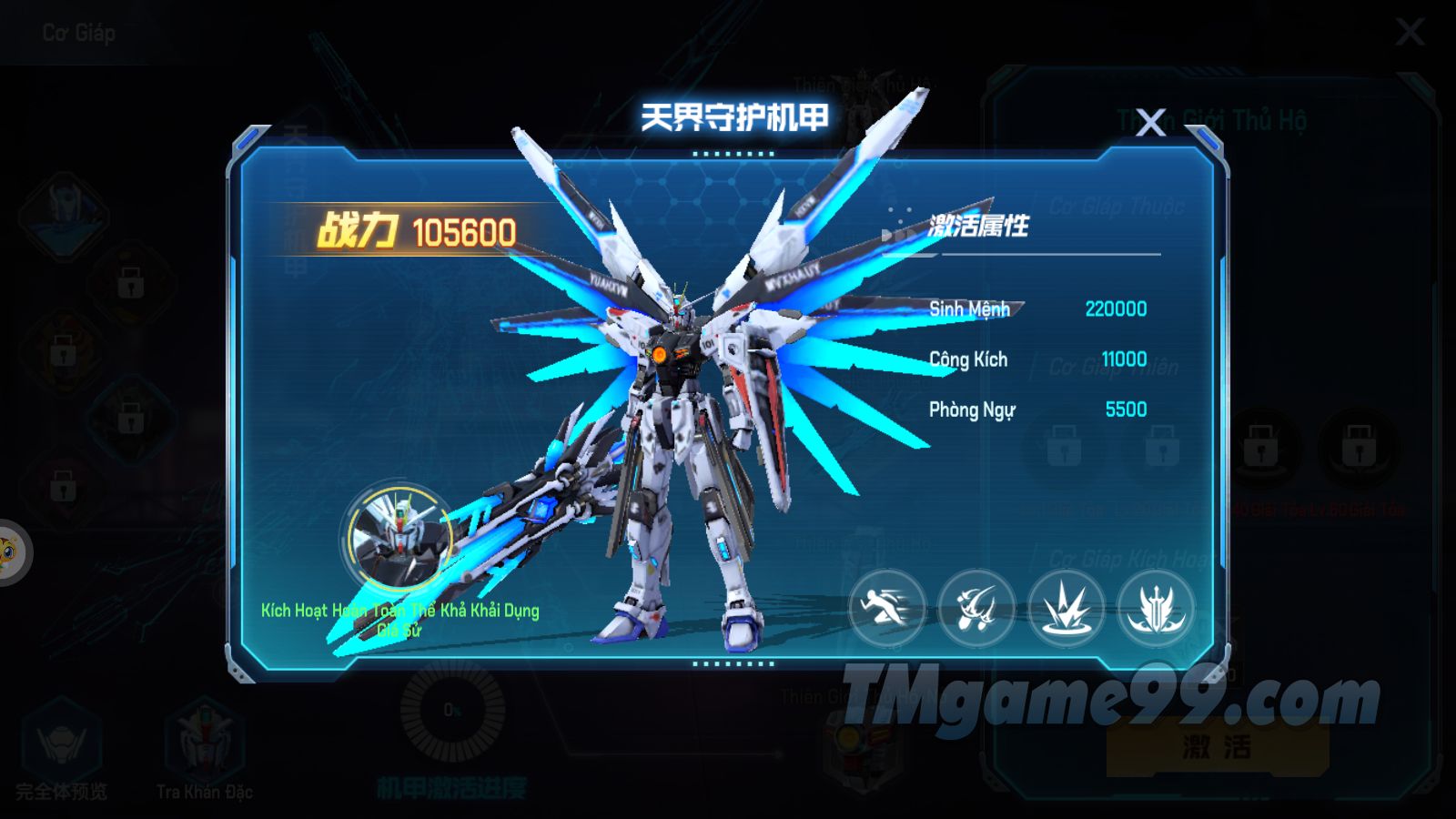Select the running figure skill icon
Viewport: 1456px width, 819px height.
click(x=887, y=608)
